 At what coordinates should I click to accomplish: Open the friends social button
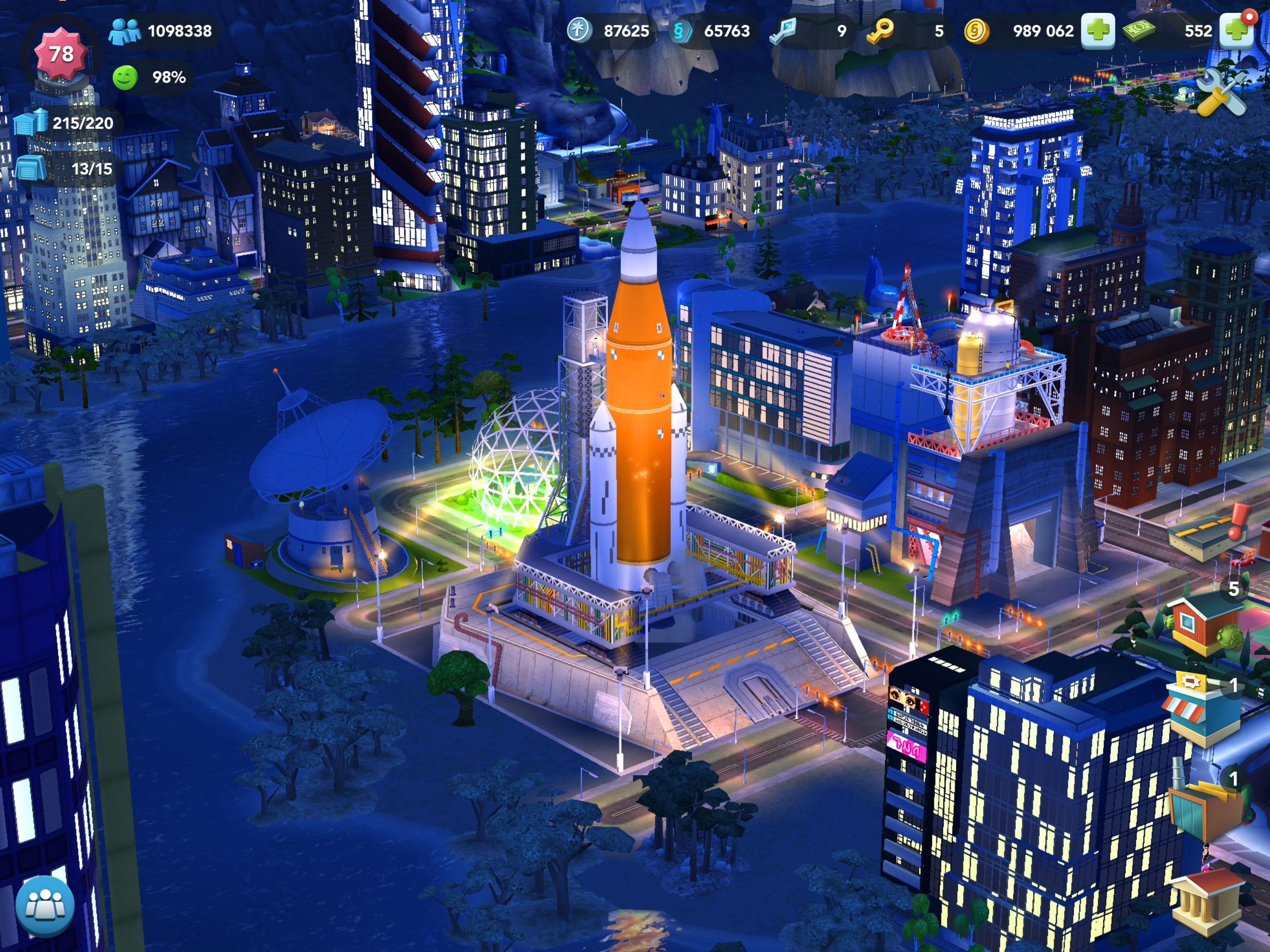point(45,906)
